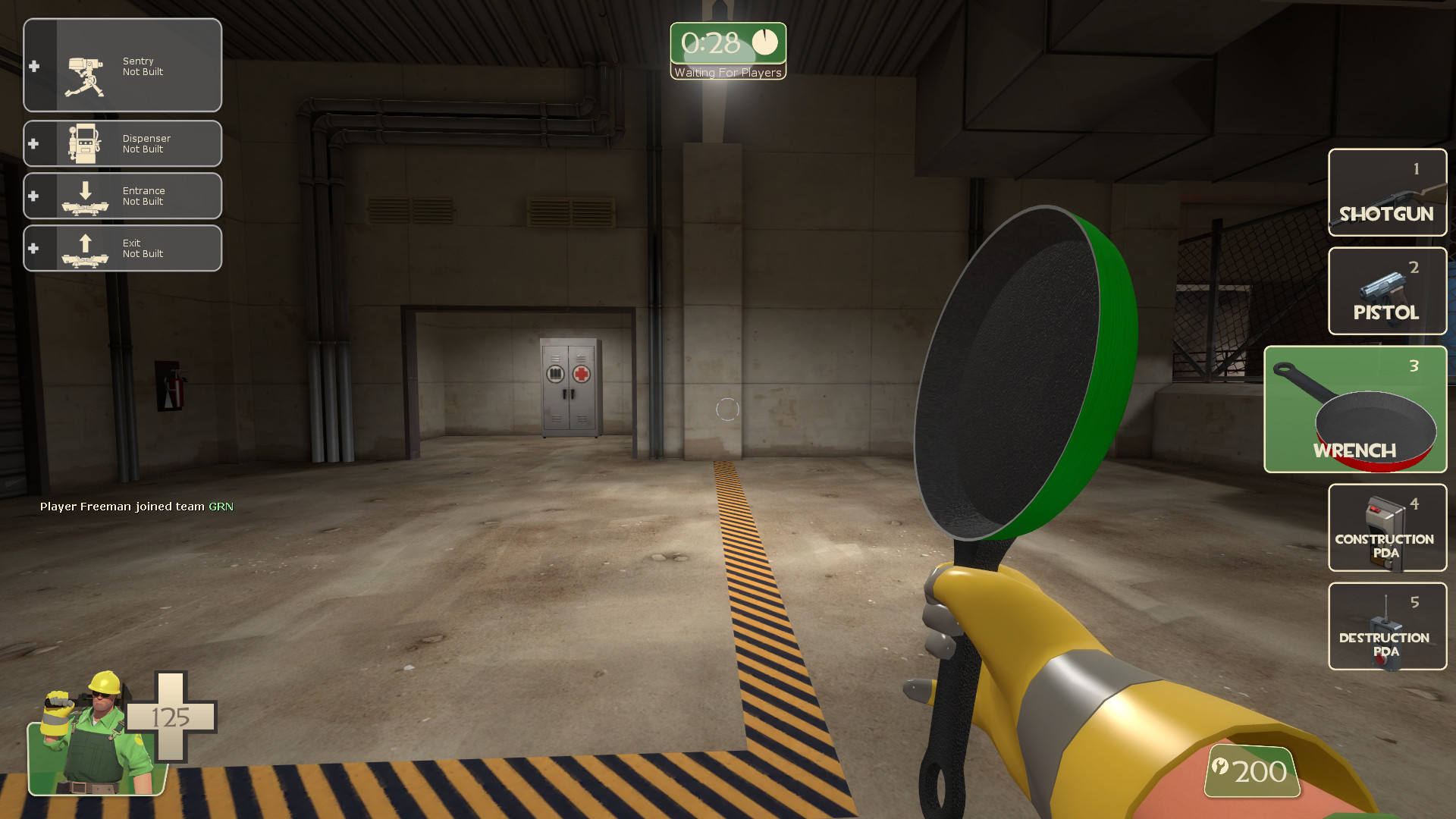The height and width of the screenshot is (819, 1456).
Task: Expand the highlighted Wrench weapon panel
Action: pos(1355,409)
